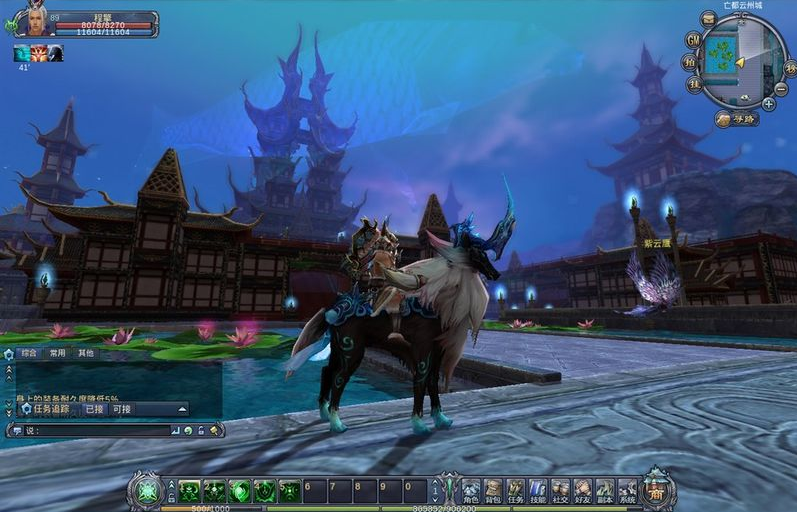Open the mail envelope icon

708,17
